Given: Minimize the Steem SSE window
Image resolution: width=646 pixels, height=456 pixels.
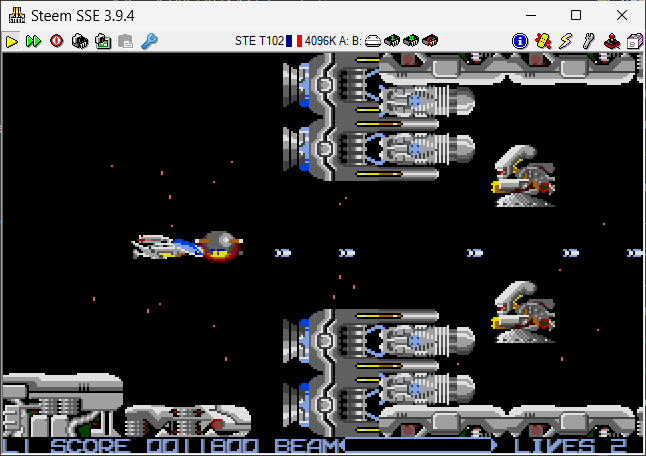Looking at the screenshot, I should [x=531, y=15].
